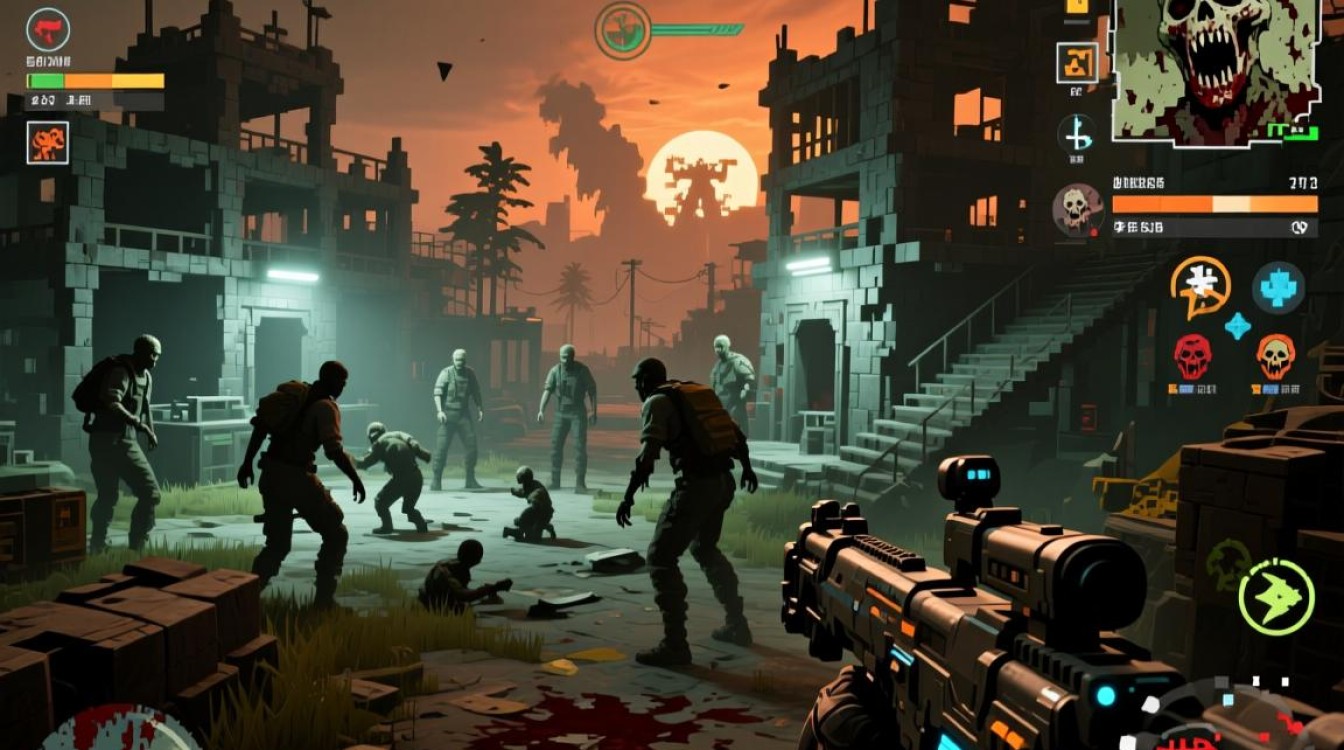The width and height of the screenshot is (1344, 750).
Task: Activate the green arrow dash button
Action: tap(1276, 597)
